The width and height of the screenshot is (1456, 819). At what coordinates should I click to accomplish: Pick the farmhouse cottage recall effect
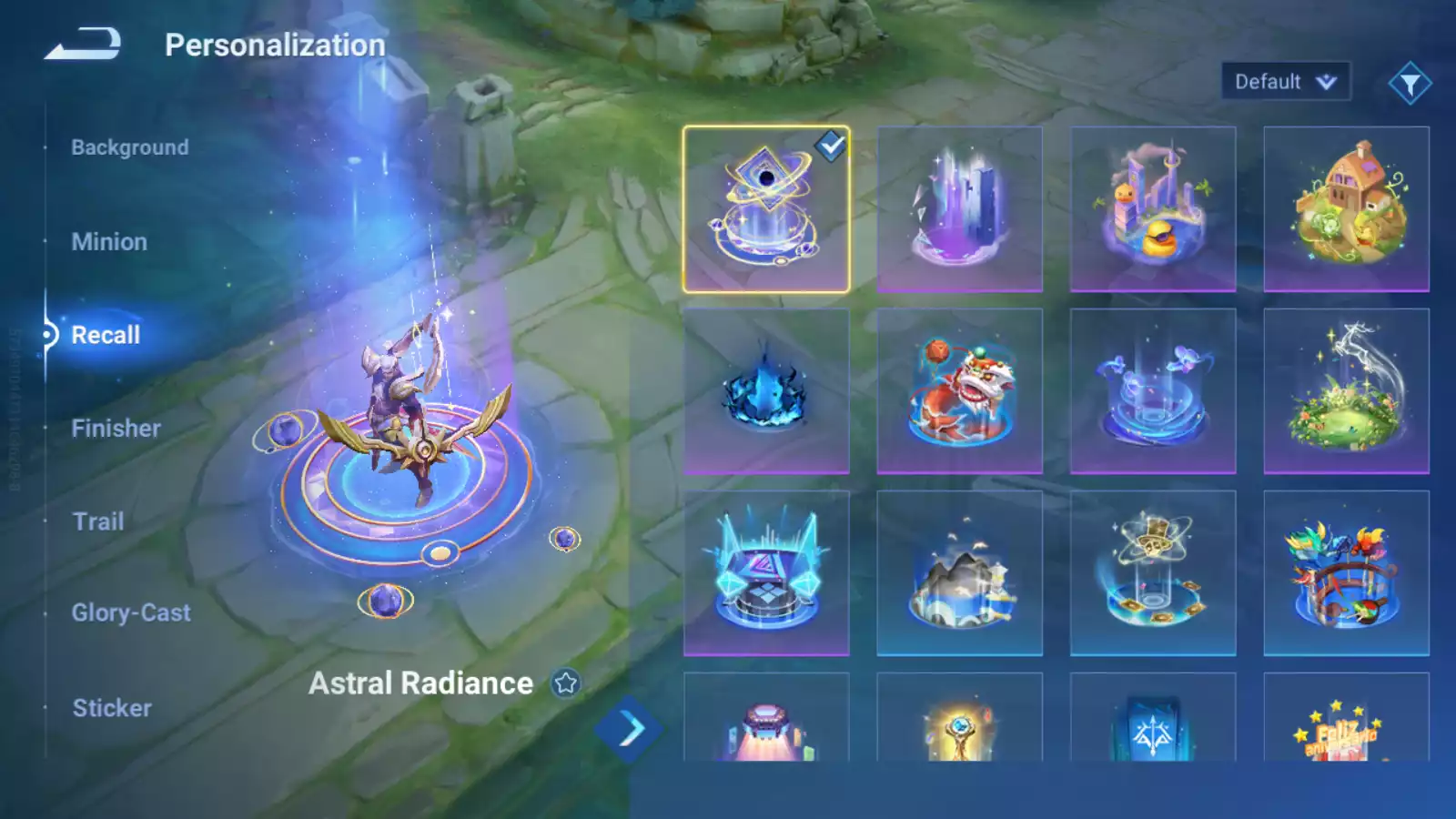pos(1346,209)
